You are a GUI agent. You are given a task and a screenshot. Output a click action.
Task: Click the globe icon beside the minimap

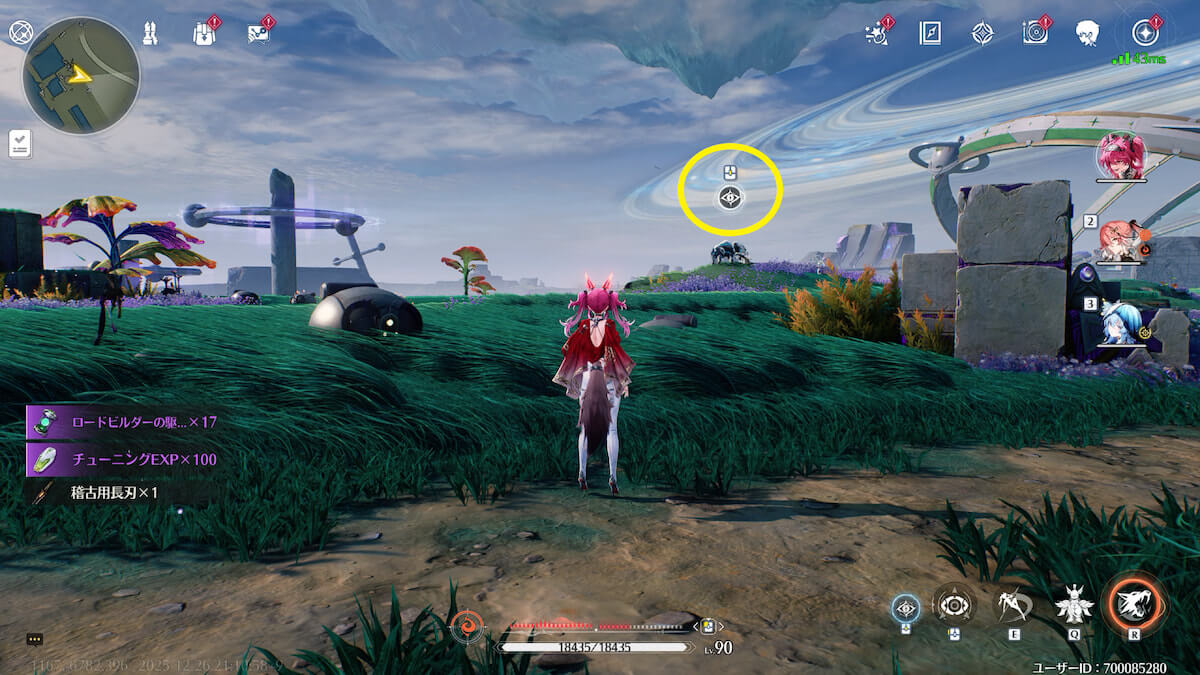(x=21, y=32)
